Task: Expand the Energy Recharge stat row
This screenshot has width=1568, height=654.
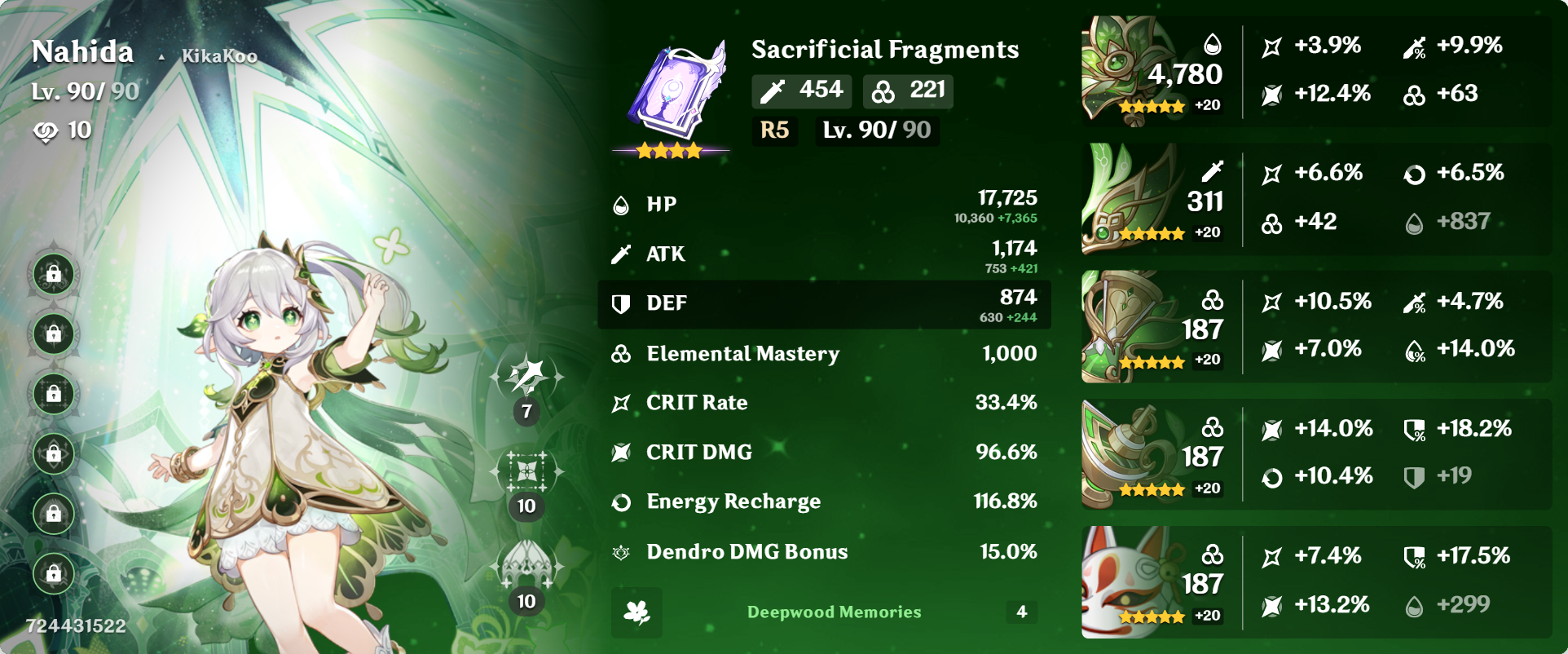Action: pyautogui.click(x=825, y=502)
